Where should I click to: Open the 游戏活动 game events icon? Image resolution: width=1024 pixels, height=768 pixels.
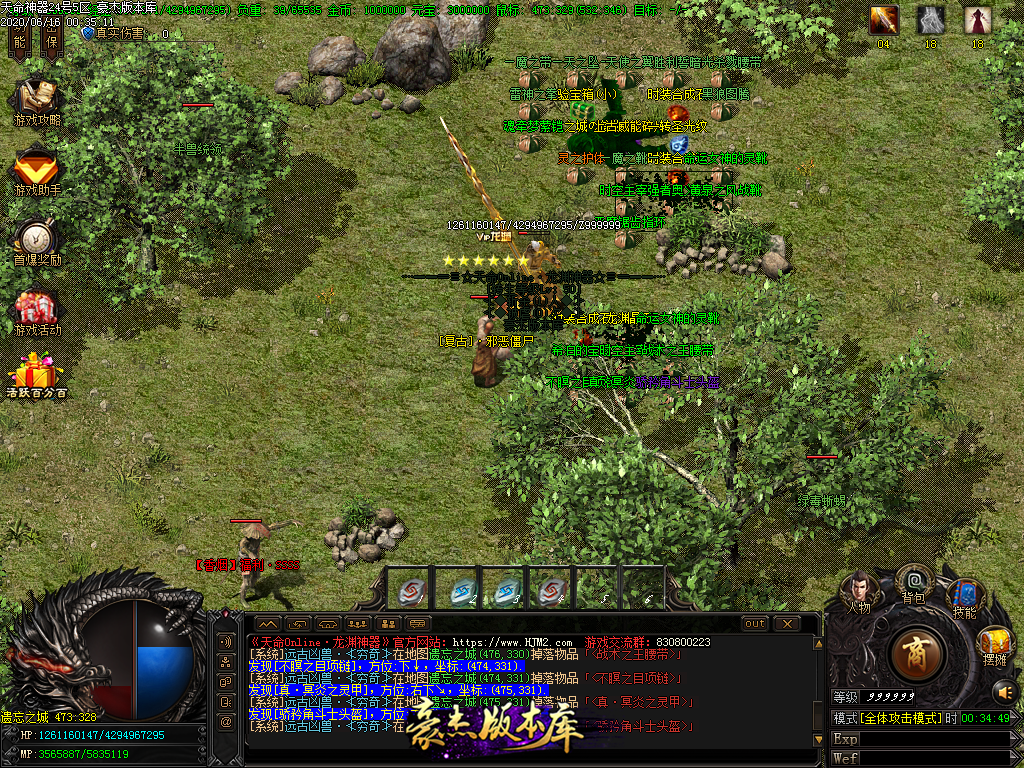(x=37, y=311)
